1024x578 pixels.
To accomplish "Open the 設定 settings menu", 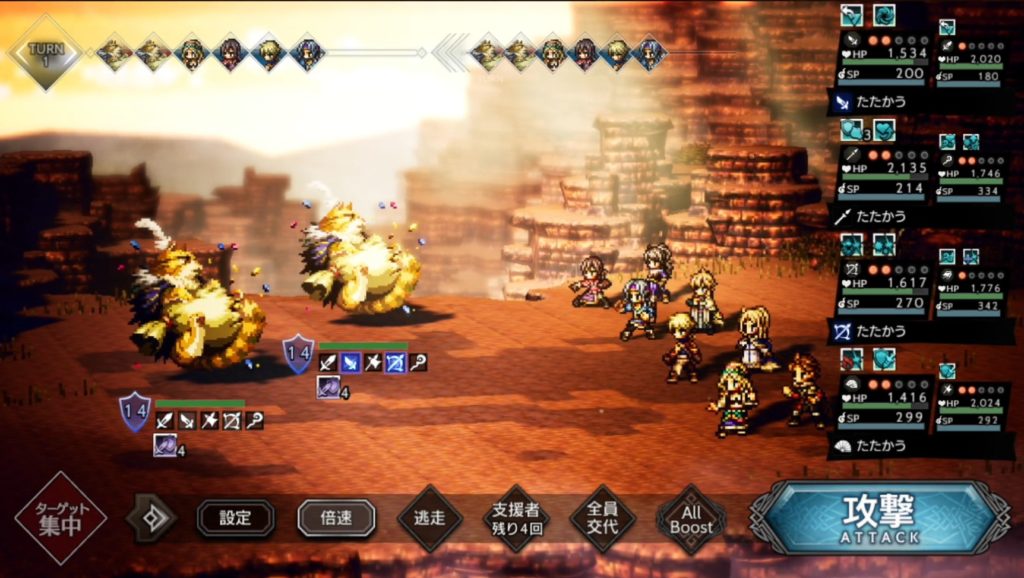I will [235, 518].
